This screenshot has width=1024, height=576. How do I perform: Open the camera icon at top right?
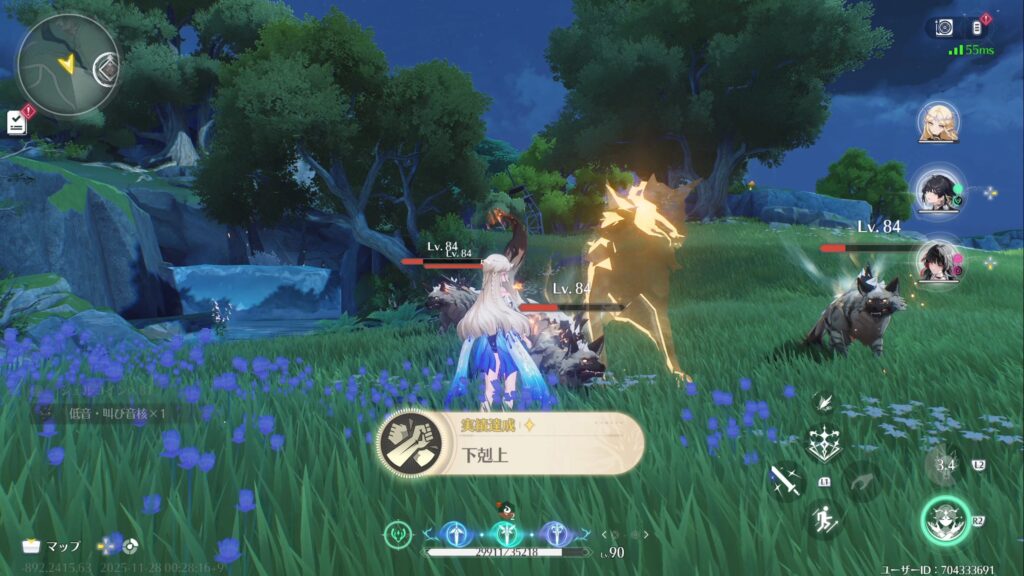click(943, 28)
